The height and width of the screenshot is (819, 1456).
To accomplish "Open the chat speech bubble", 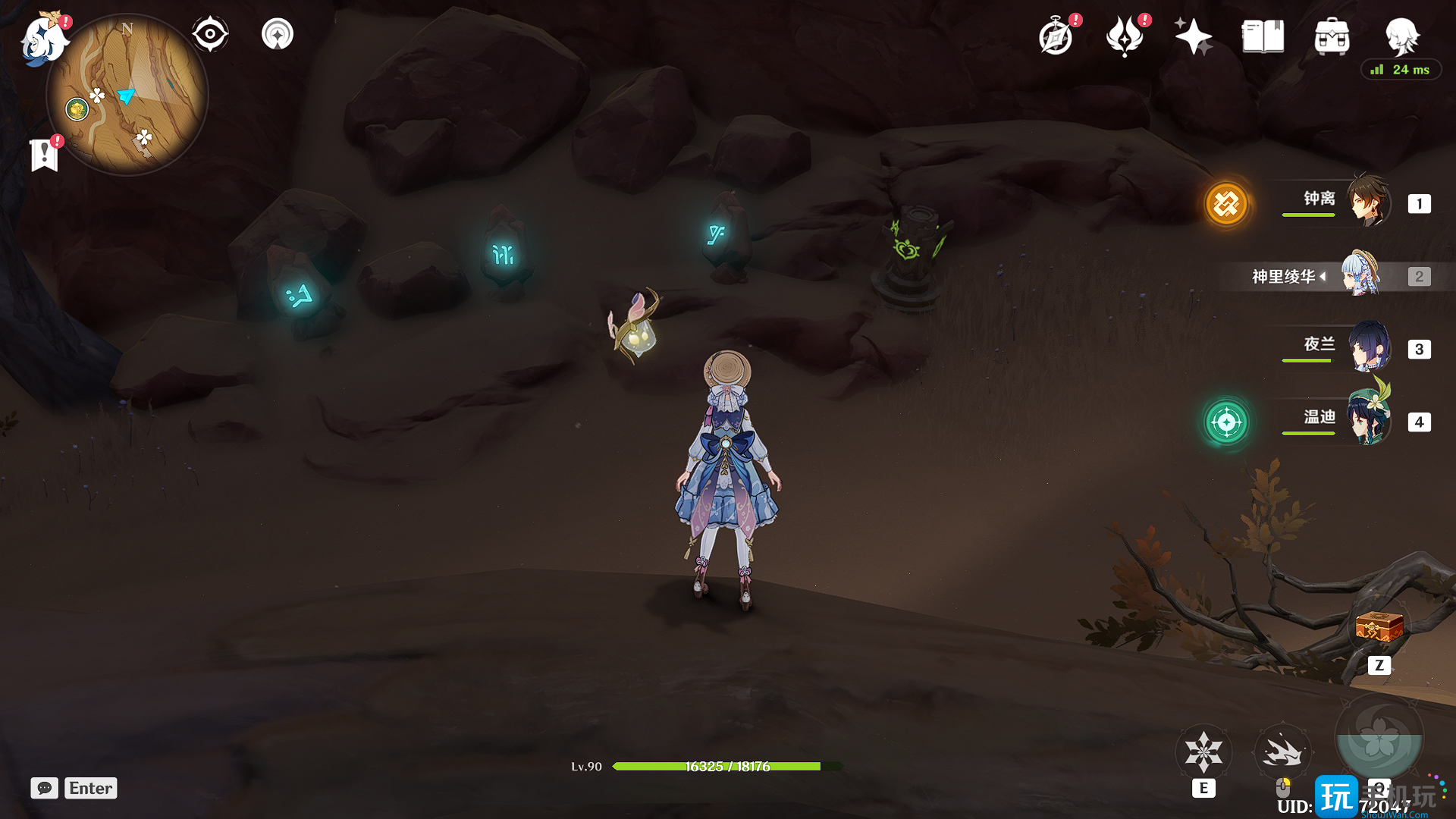I will tap(44, 788).
